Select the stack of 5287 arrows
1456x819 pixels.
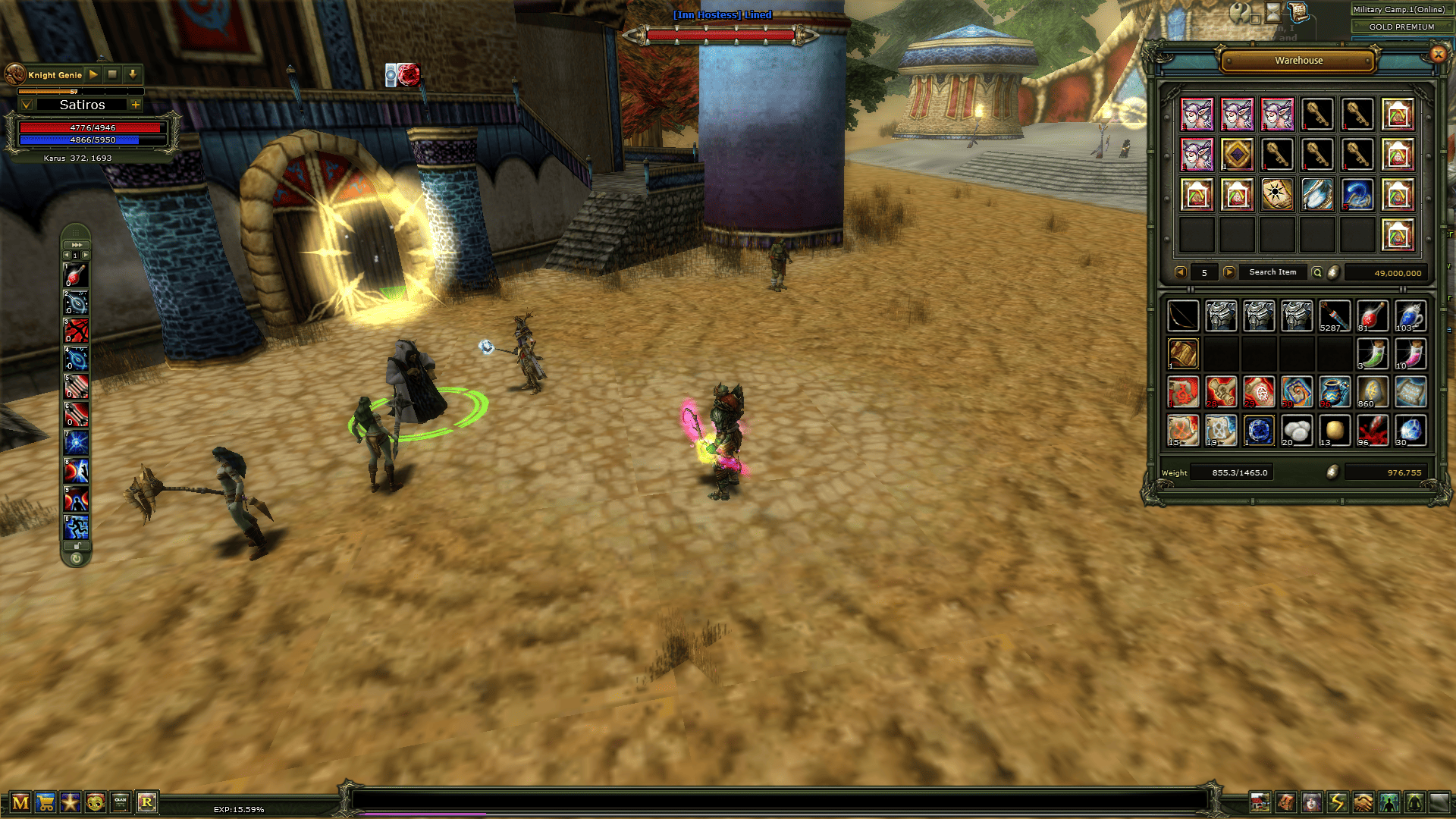(1335, 316)
